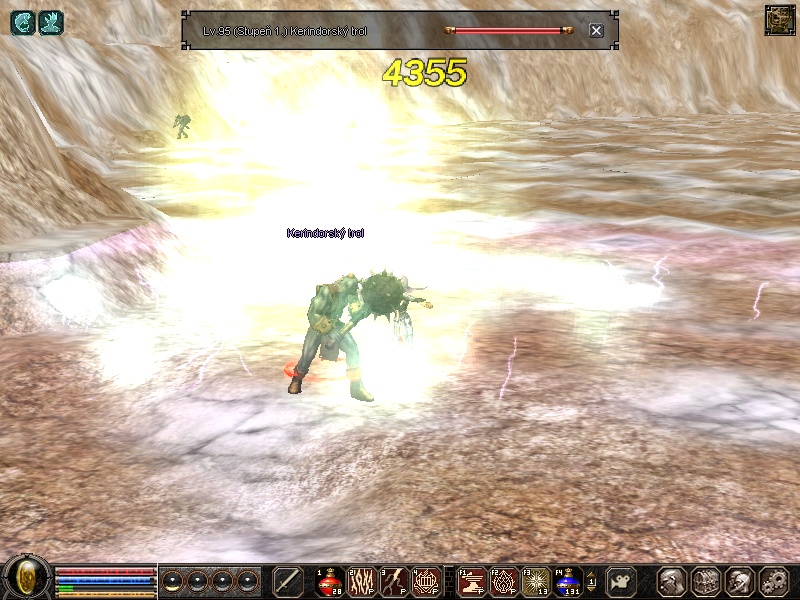Screen dimensions: 800x600
Task: Activate the skill in quickslot 3
Action: 393,580
